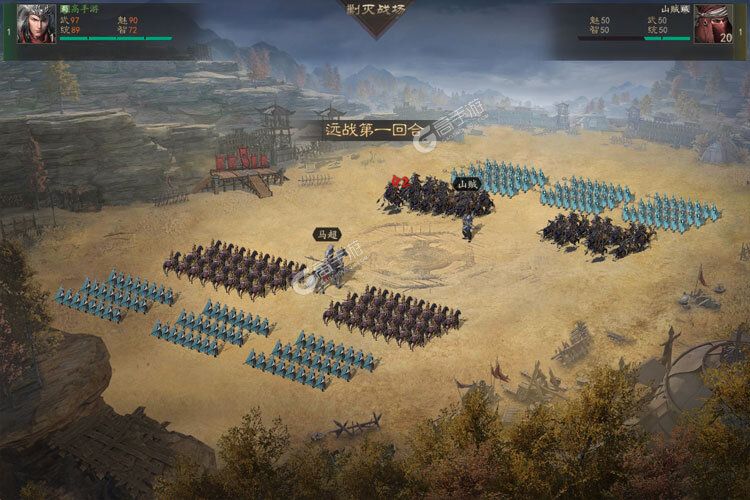Click the 马超 general name tag

(x=328, y=234)
